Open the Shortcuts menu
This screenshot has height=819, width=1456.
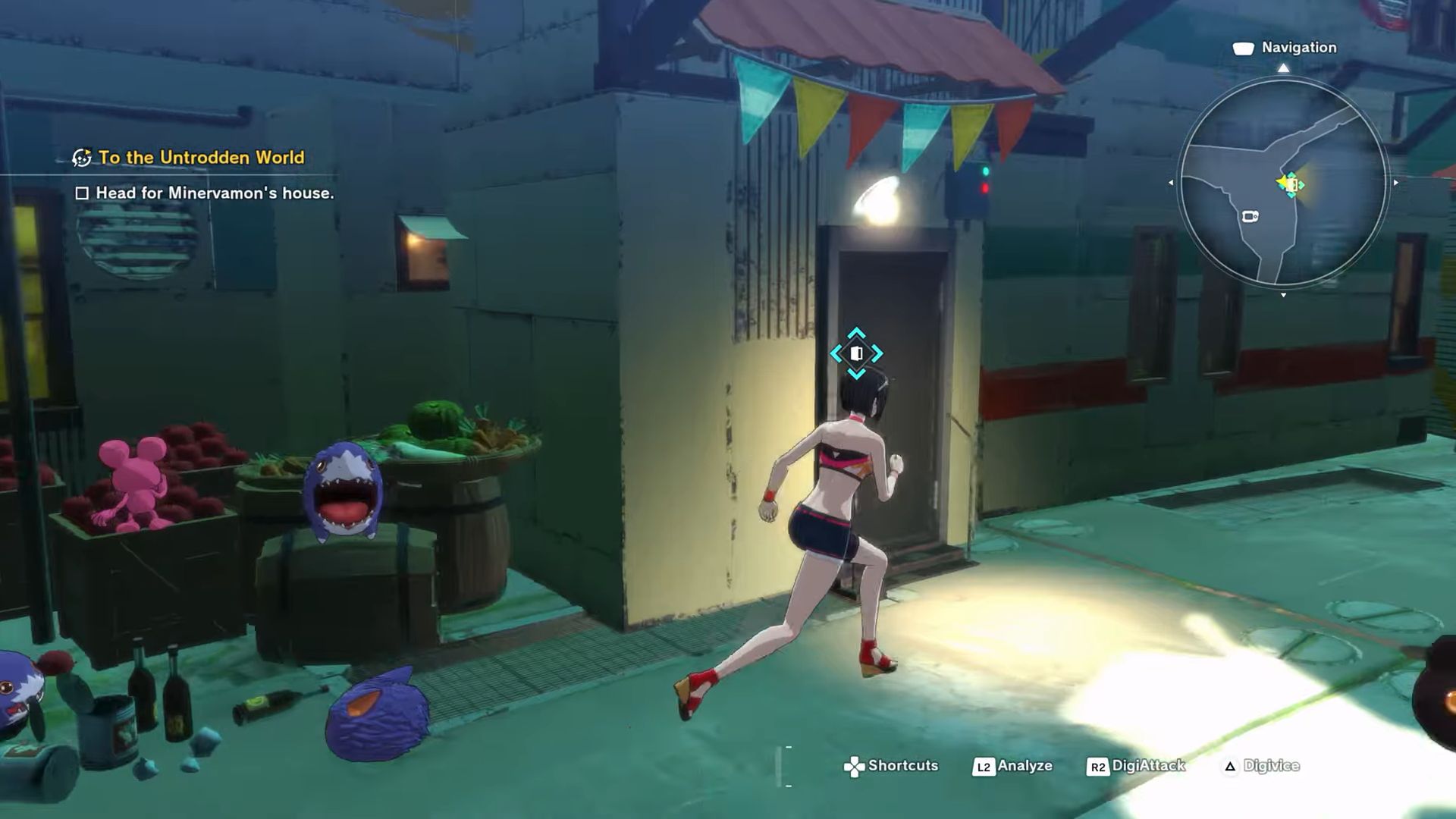892,766
